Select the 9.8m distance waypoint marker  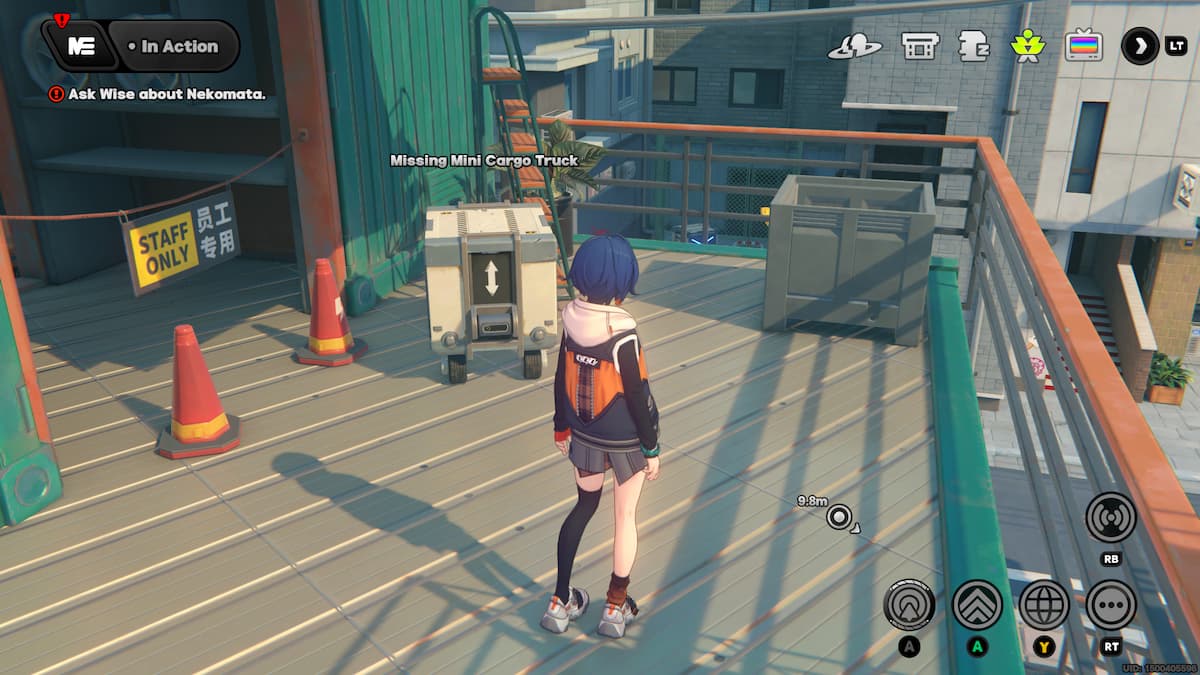838,517
